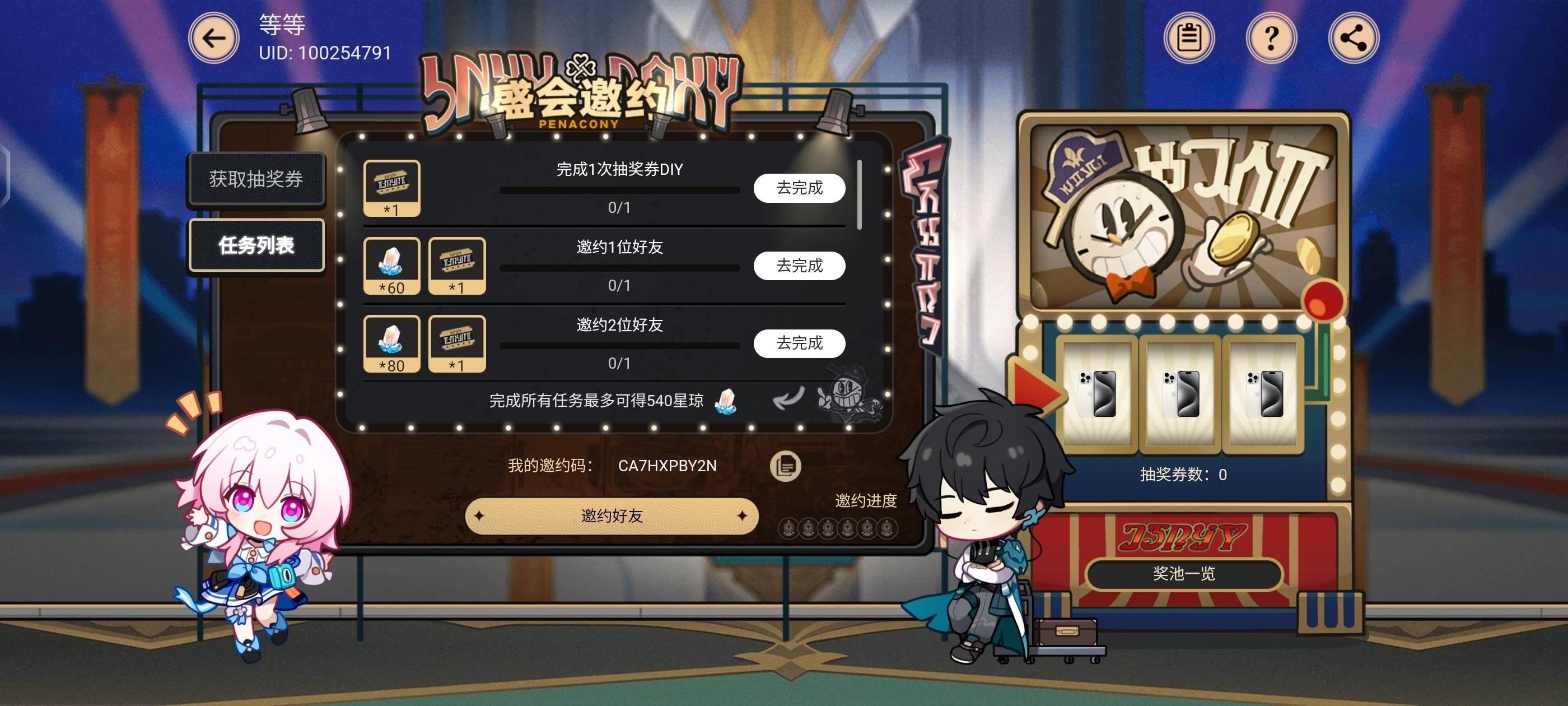Click 去完成 for 完成1次抽奖券DIY task
Screen dimensions: 1568x706
point(799,188)
